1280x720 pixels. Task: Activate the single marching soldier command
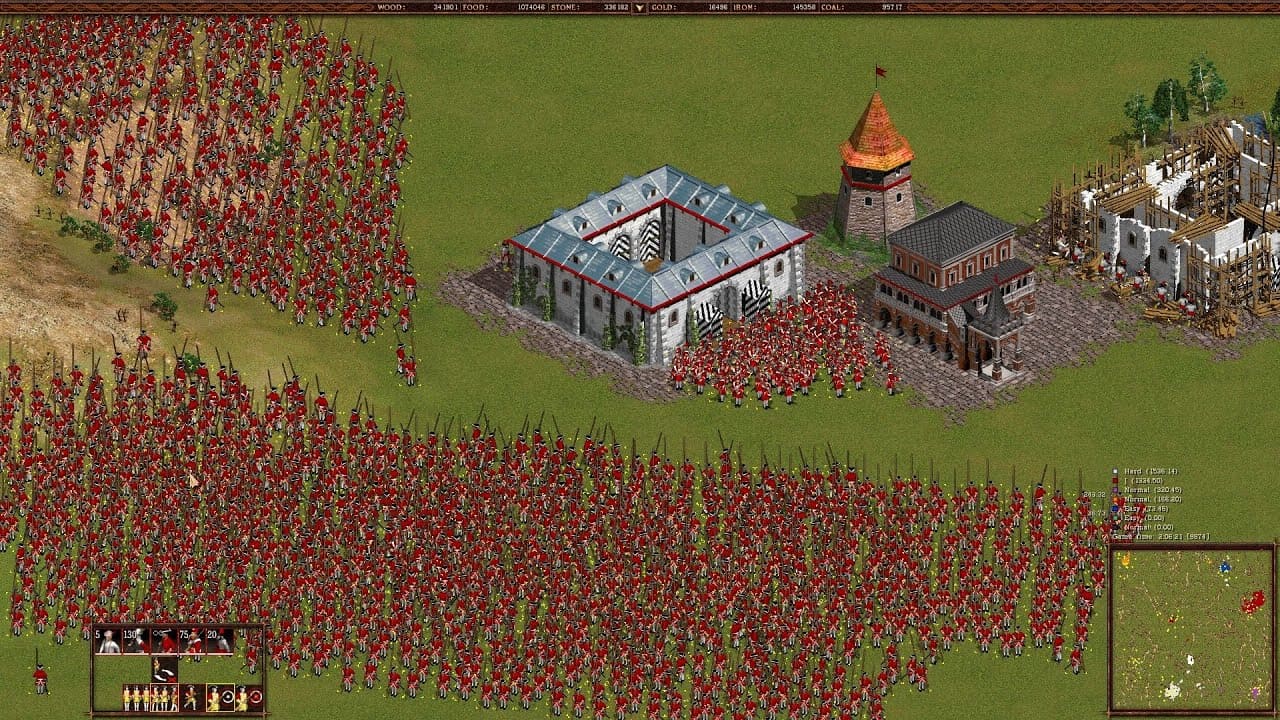coord(191,697)
